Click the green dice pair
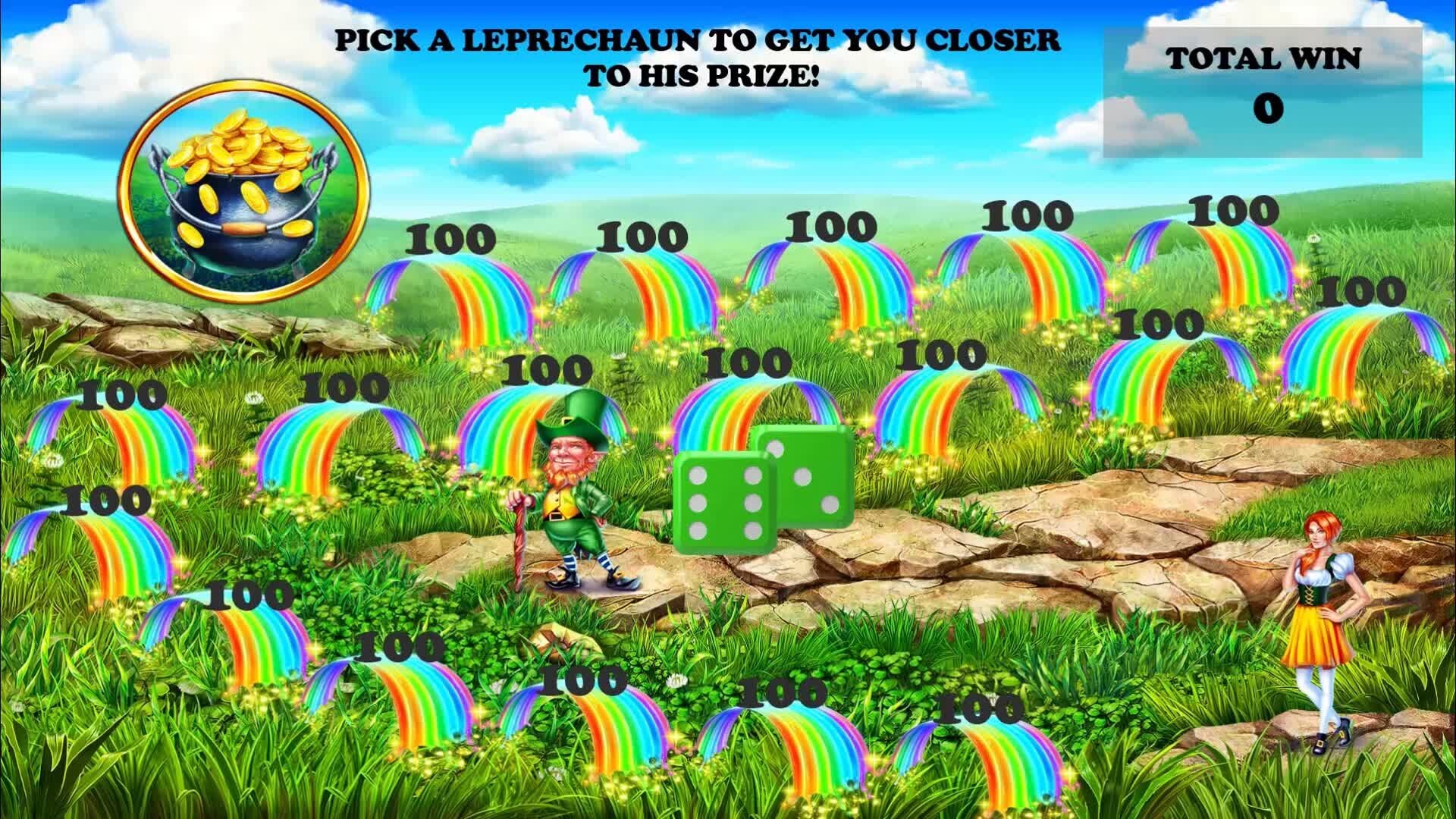1456x819 pixels. [x=758, y=485]
